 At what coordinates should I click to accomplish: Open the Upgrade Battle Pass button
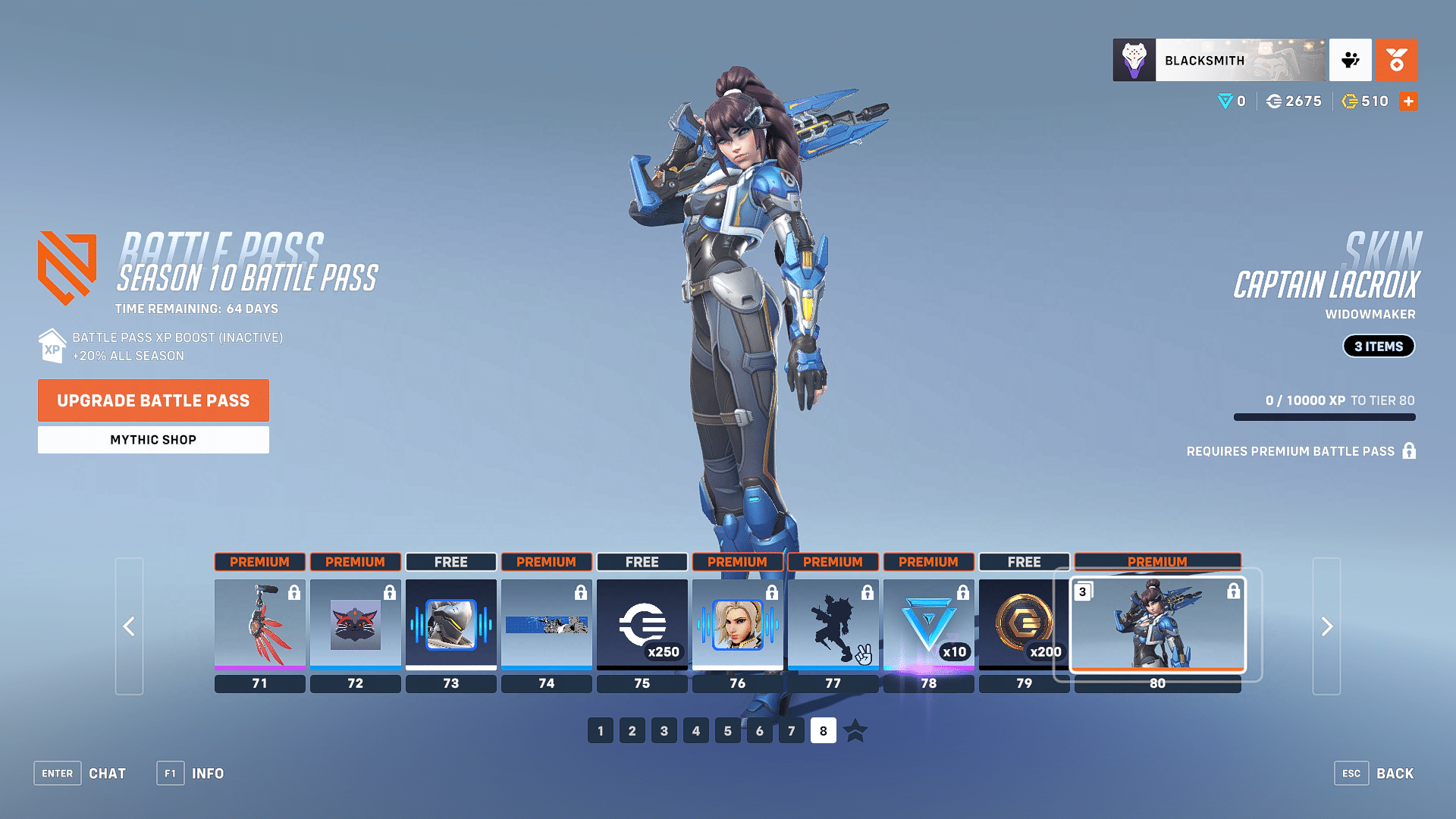coord(153,400)
